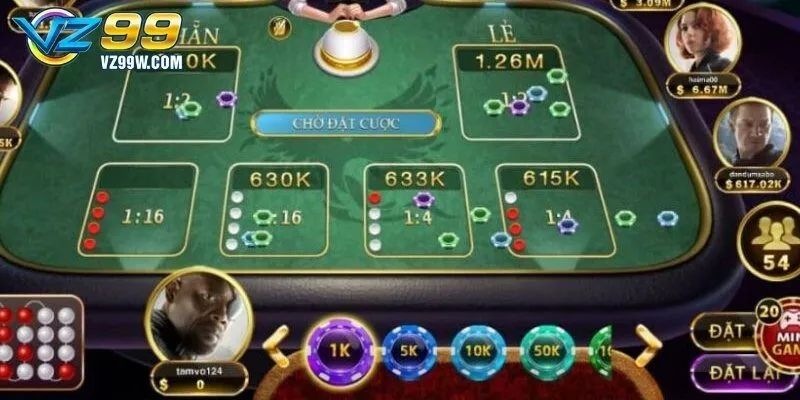Pick the 10K betting chip
This screenshot has height=400, width=800.
pyautogui.click(x=479, y=352)
